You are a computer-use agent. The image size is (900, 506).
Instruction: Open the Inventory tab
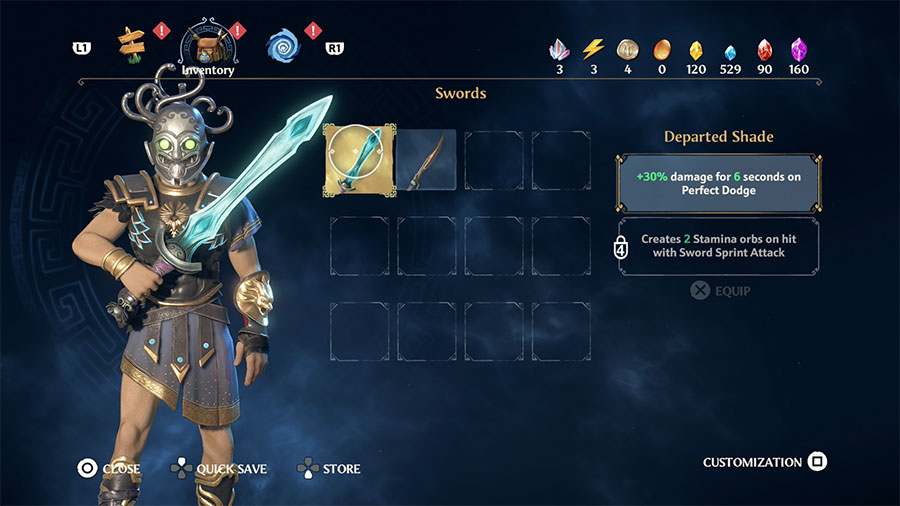click(x=208, y=46)
